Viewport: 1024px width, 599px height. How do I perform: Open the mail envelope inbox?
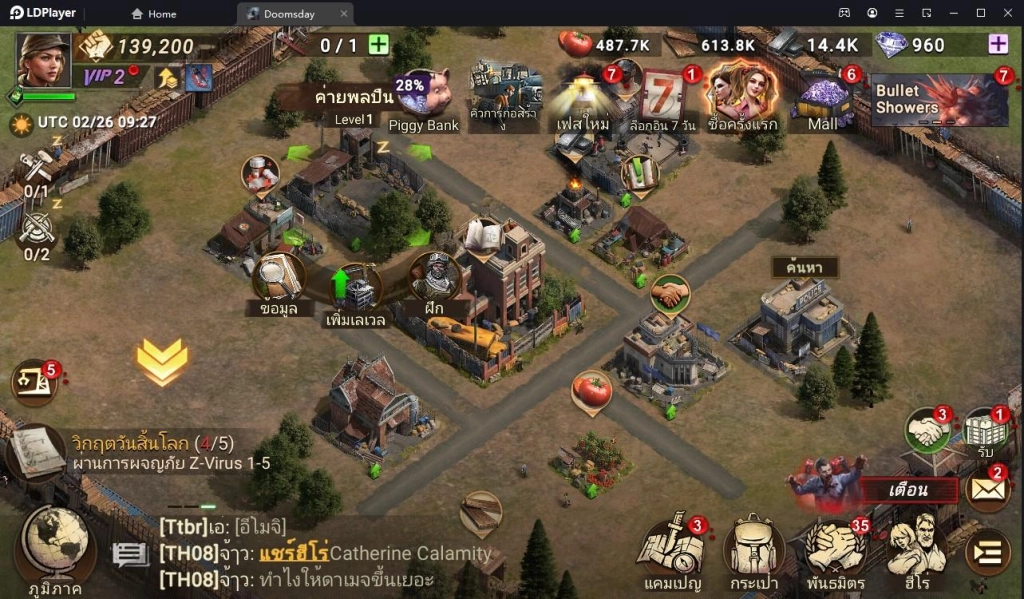click(x=986, y=490)
